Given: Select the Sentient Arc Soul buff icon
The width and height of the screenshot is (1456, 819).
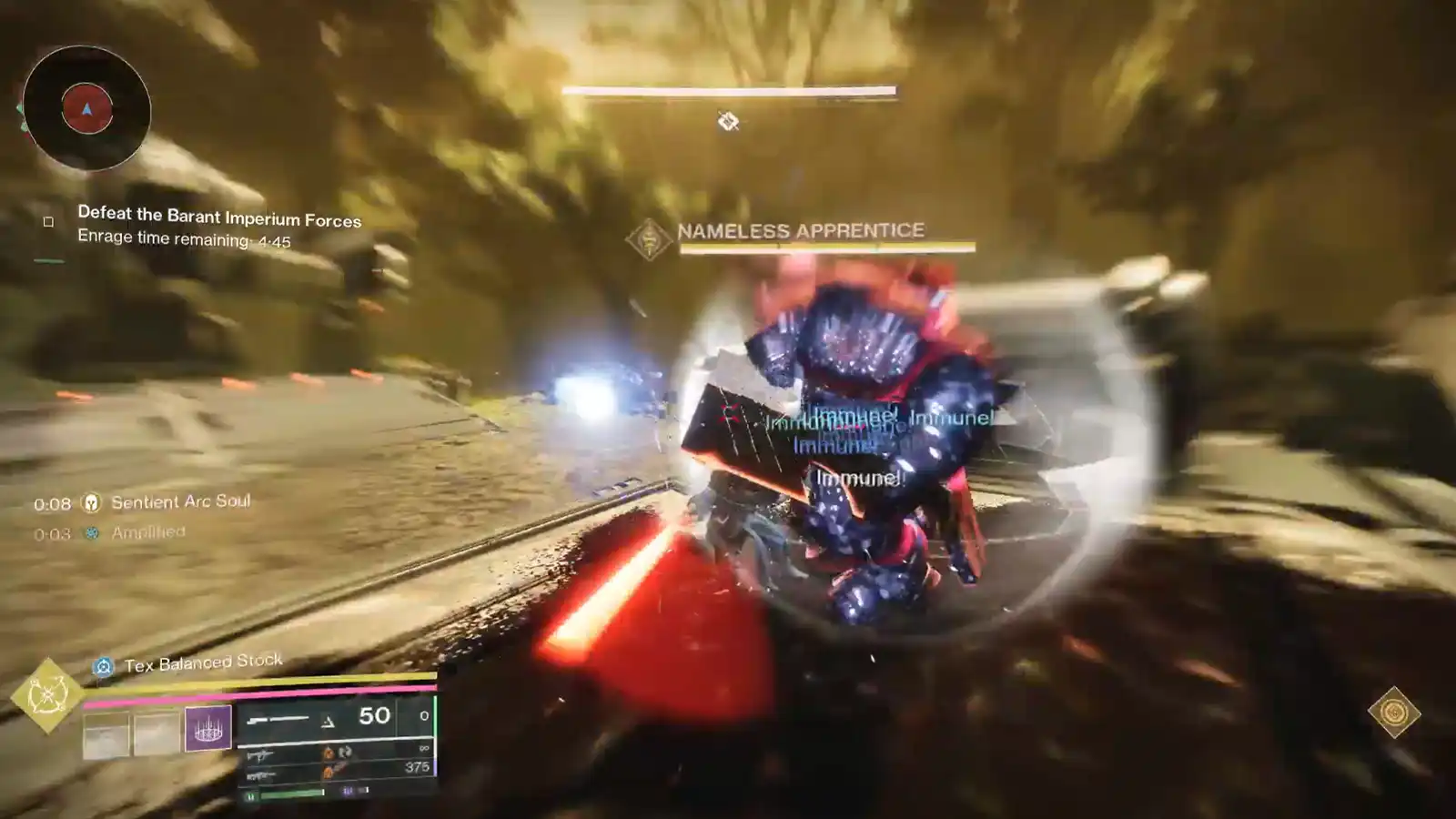Looking at the screenshot, I should pyautogui.click(x=91, y=504).
